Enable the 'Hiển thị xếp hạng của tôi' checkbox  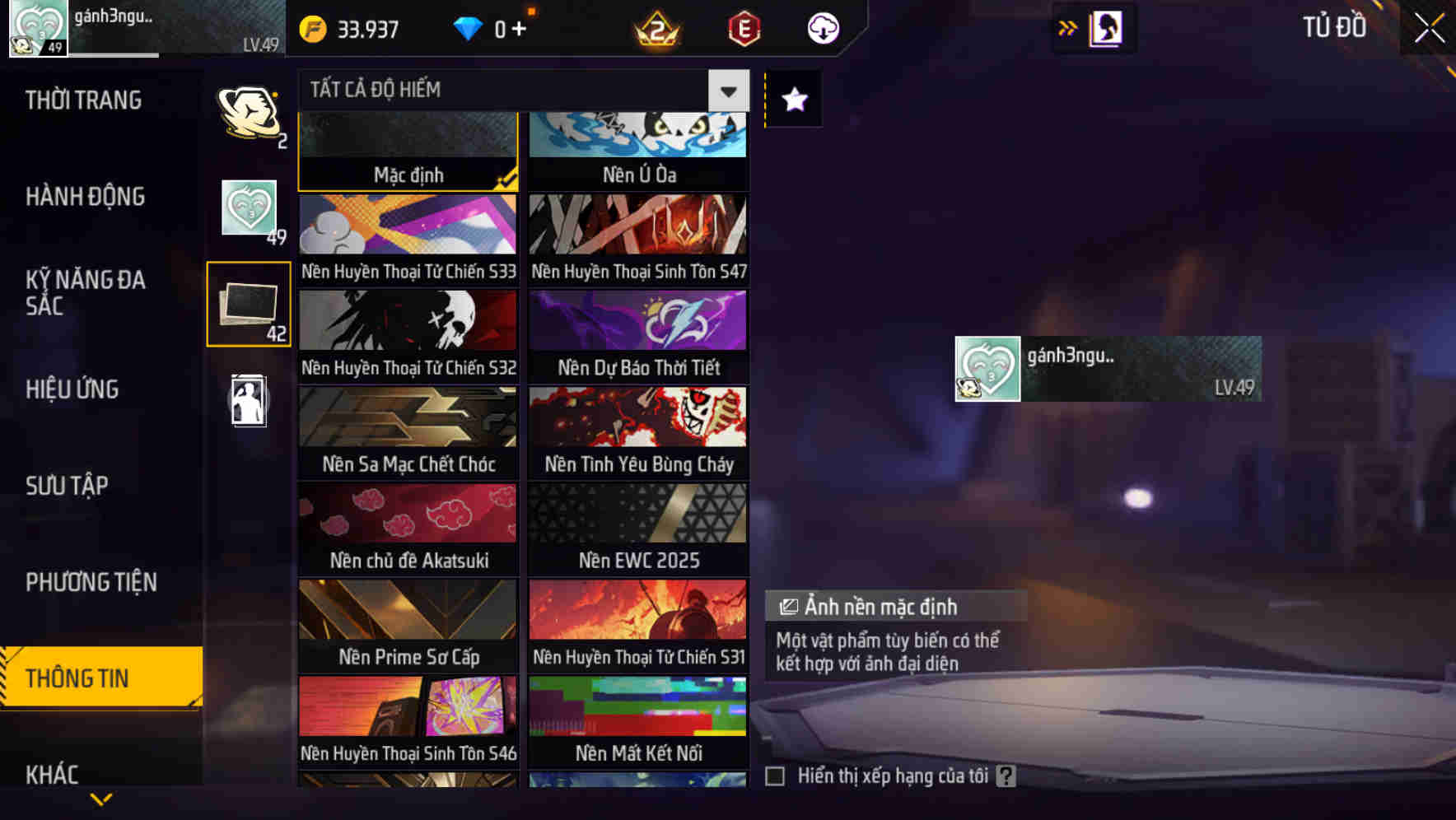pos(775,775)
